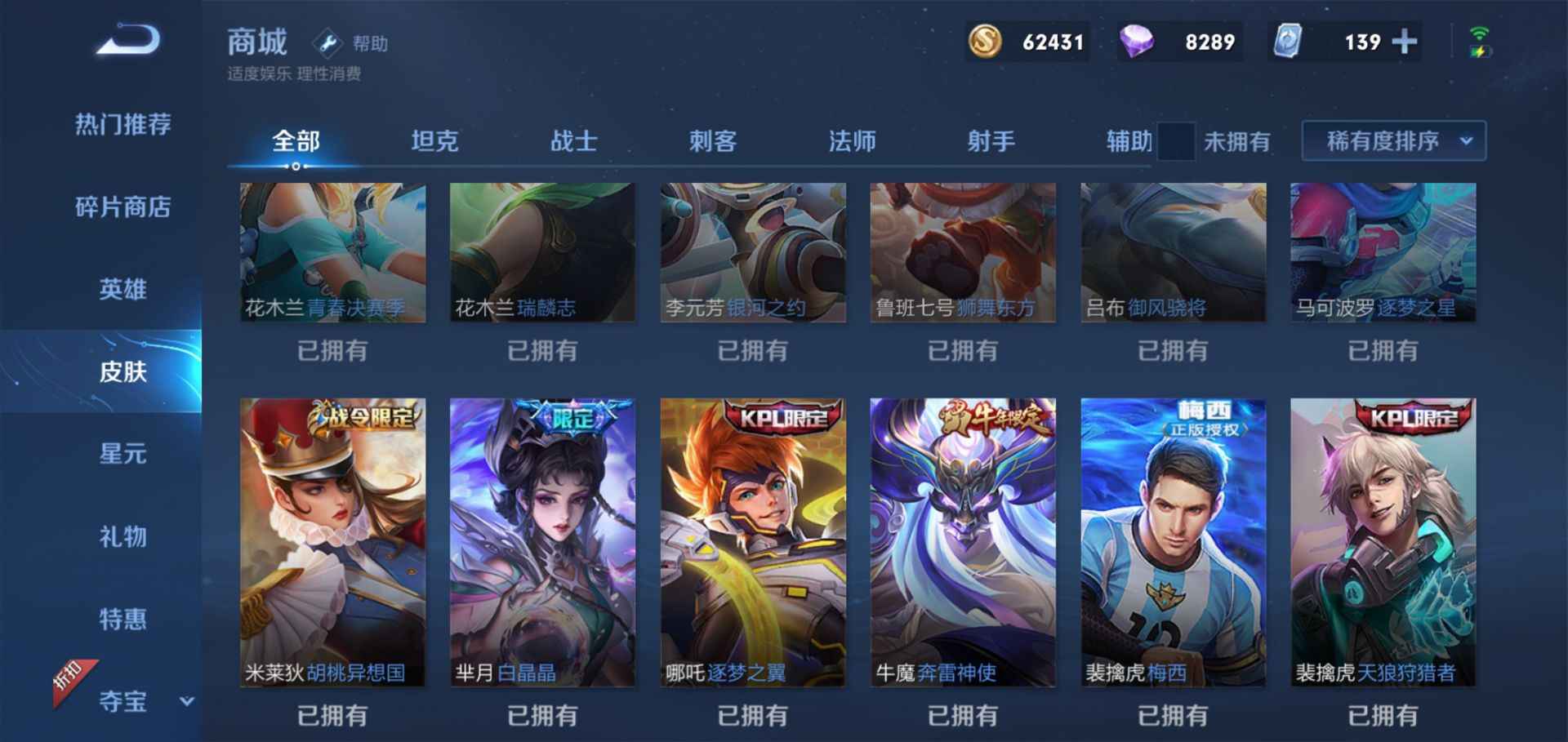The height and width of the screenshot is (742, 1568).
Task: Switch to the 坦克 category tab
Action: click(x=436, y=140)
